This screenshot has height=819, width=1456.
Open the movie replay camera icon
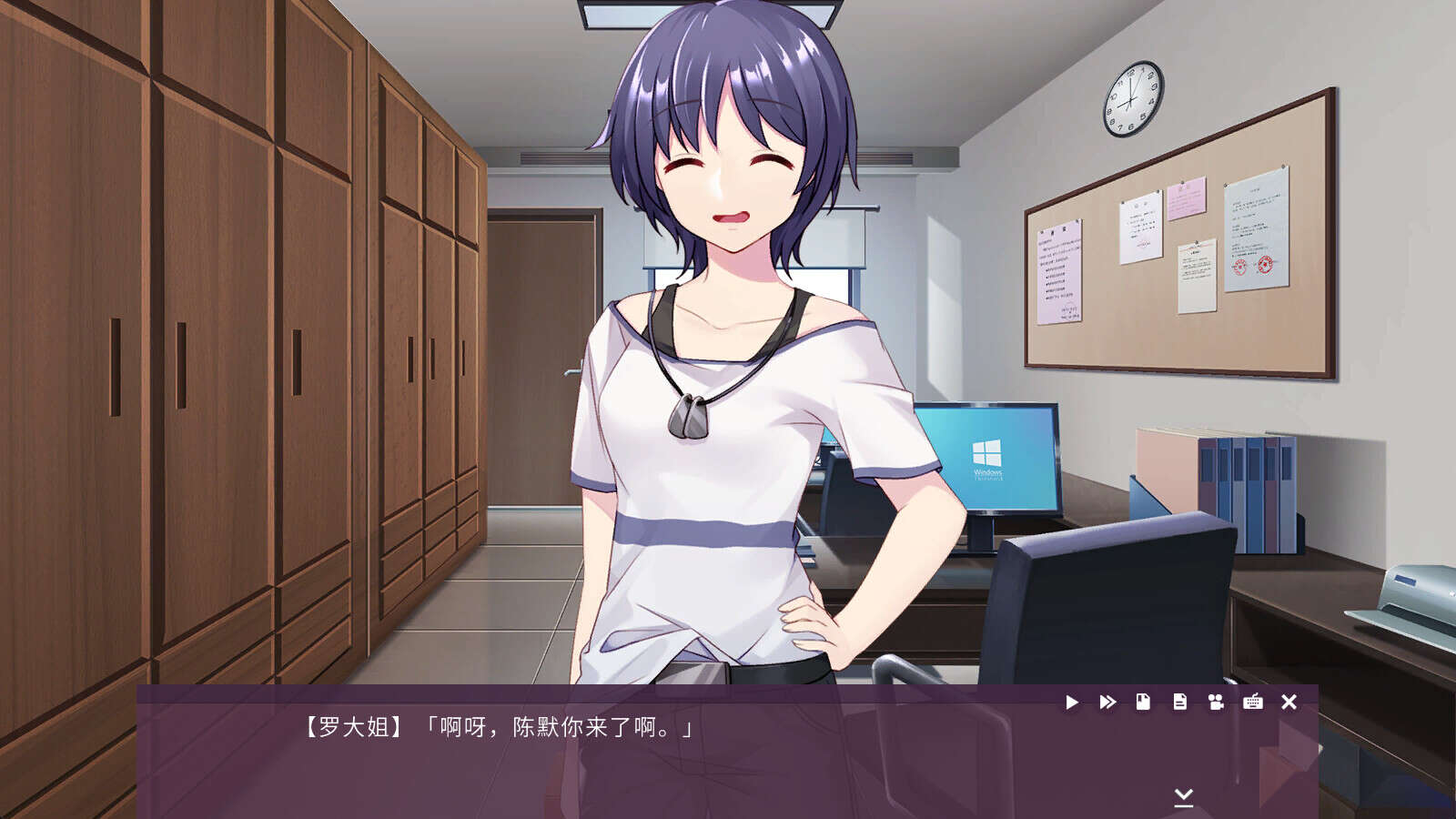tap(1216, 703)
